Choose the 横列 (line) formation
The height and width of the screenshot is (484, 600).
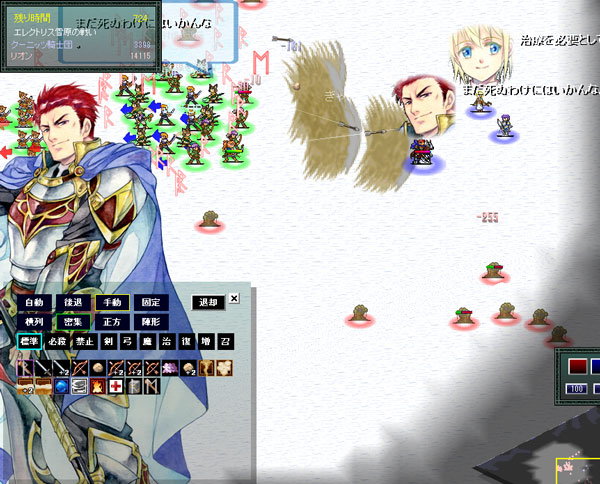(x=35, y=322)
